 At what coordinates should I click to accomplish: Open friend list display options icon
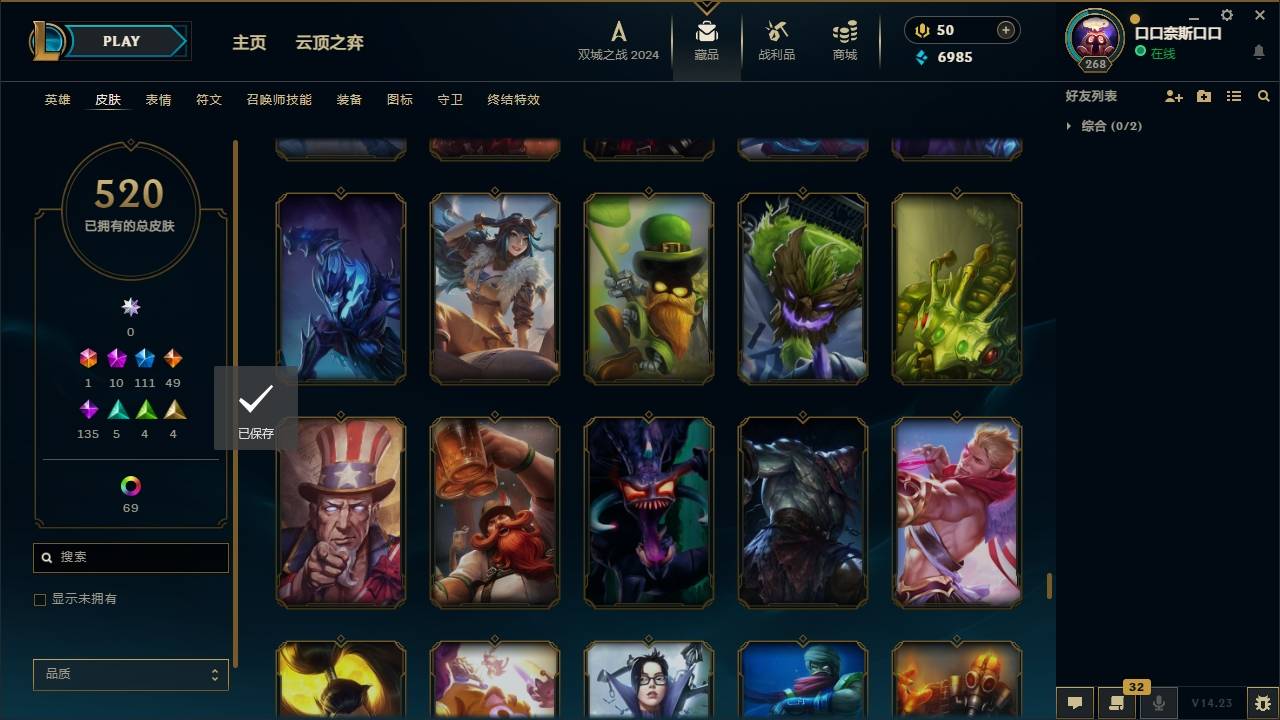pos(1234,96)
